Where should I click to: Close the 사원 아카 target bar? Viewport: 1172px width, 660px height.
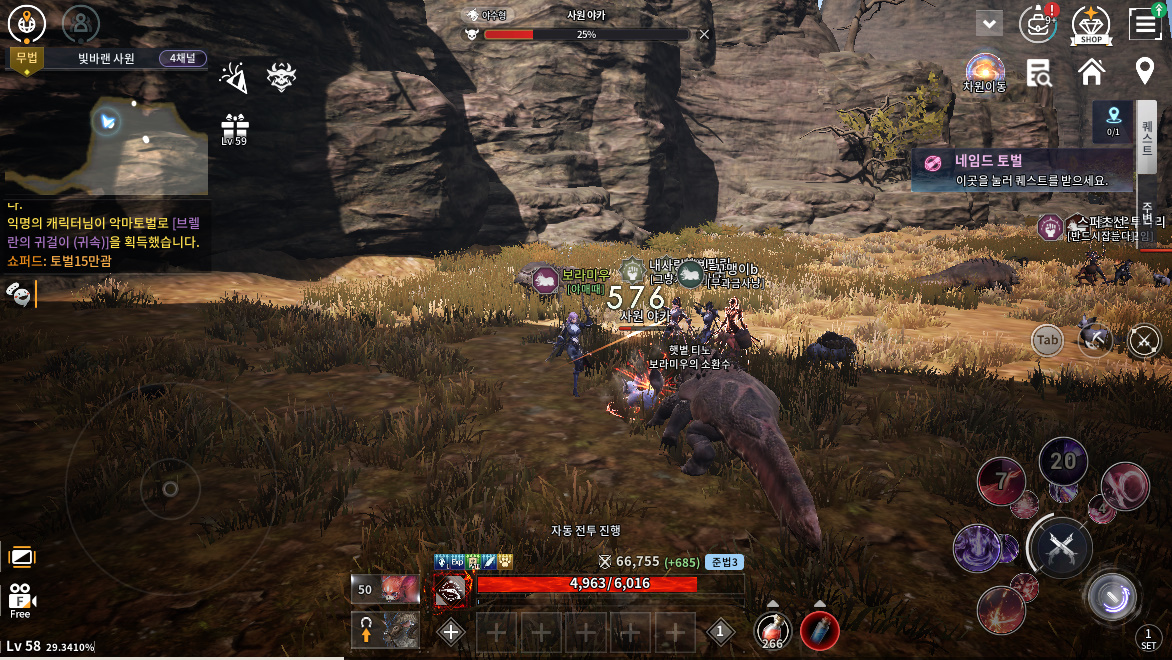pos(704,34)
